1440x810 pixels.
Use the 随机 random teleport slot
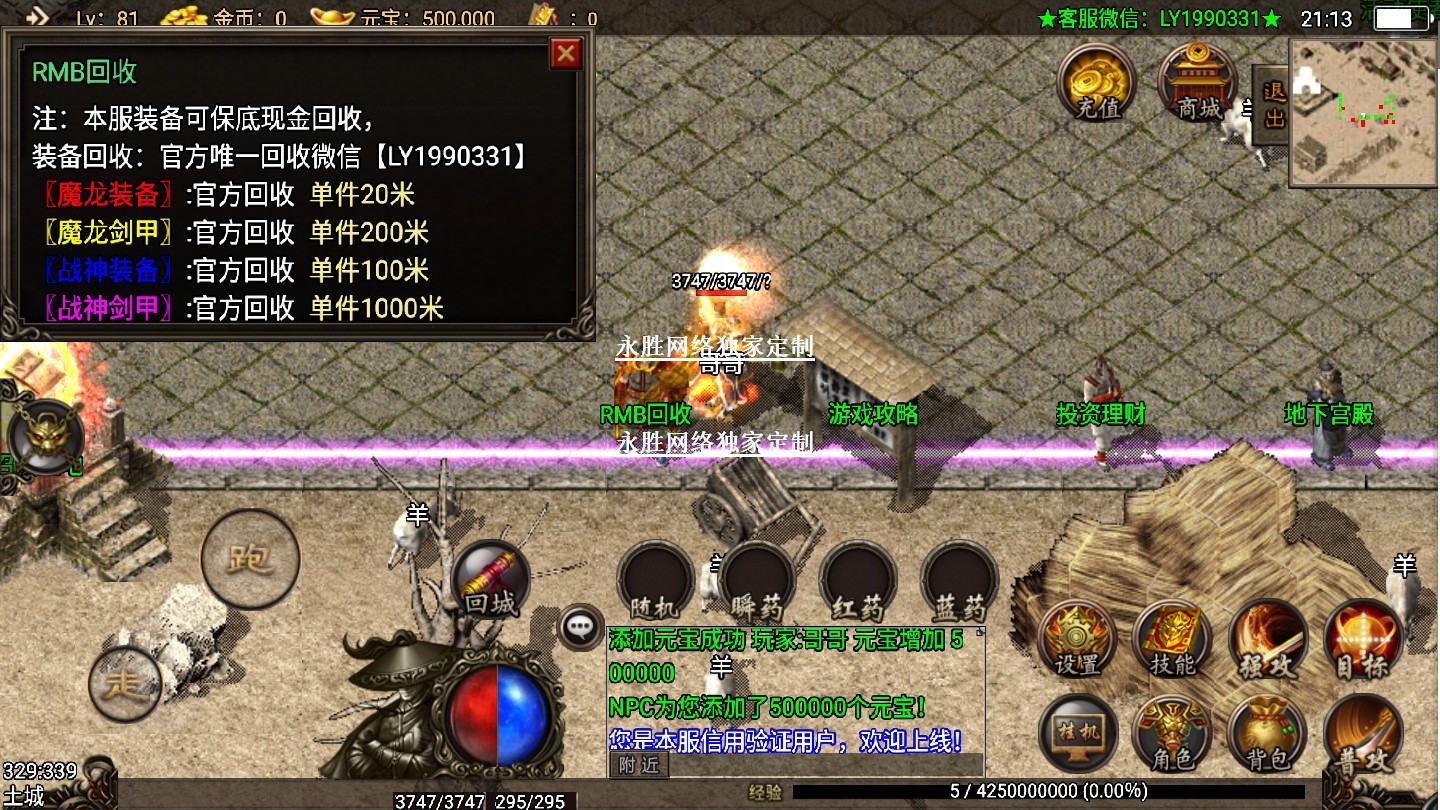pyautogui.click(x=655, y=580)
